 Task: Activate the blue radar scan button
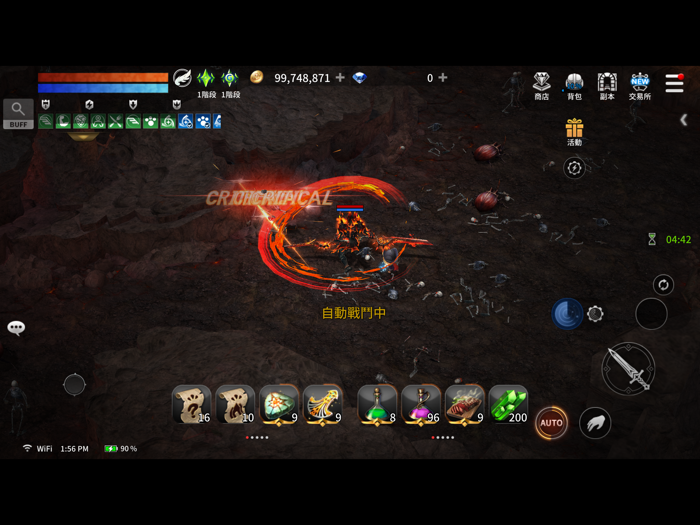(567, 314)
